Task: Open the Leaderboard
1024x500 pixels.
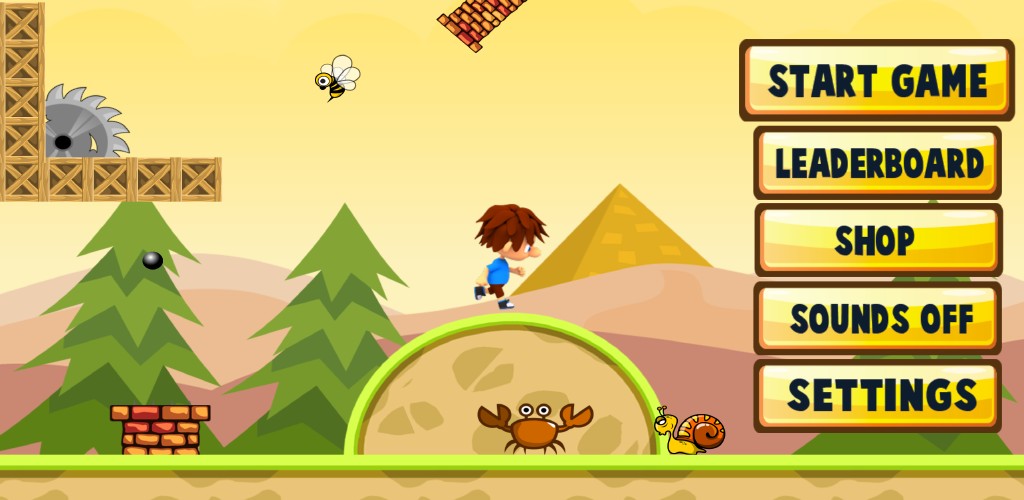Action: (877, 163)
